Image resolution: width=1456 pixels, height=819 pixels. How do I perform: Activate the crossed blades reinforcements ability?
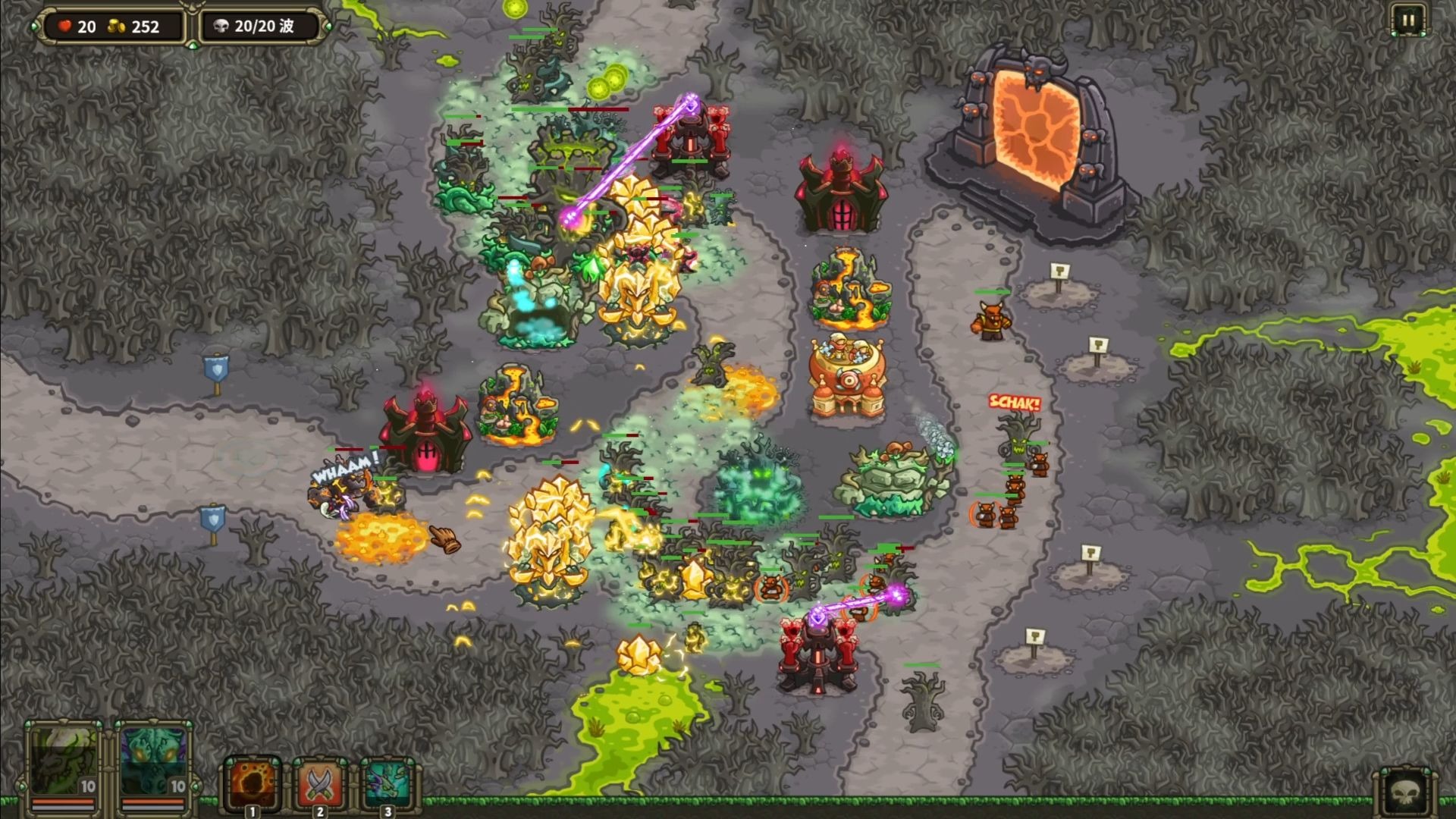[x=320, y=782]
